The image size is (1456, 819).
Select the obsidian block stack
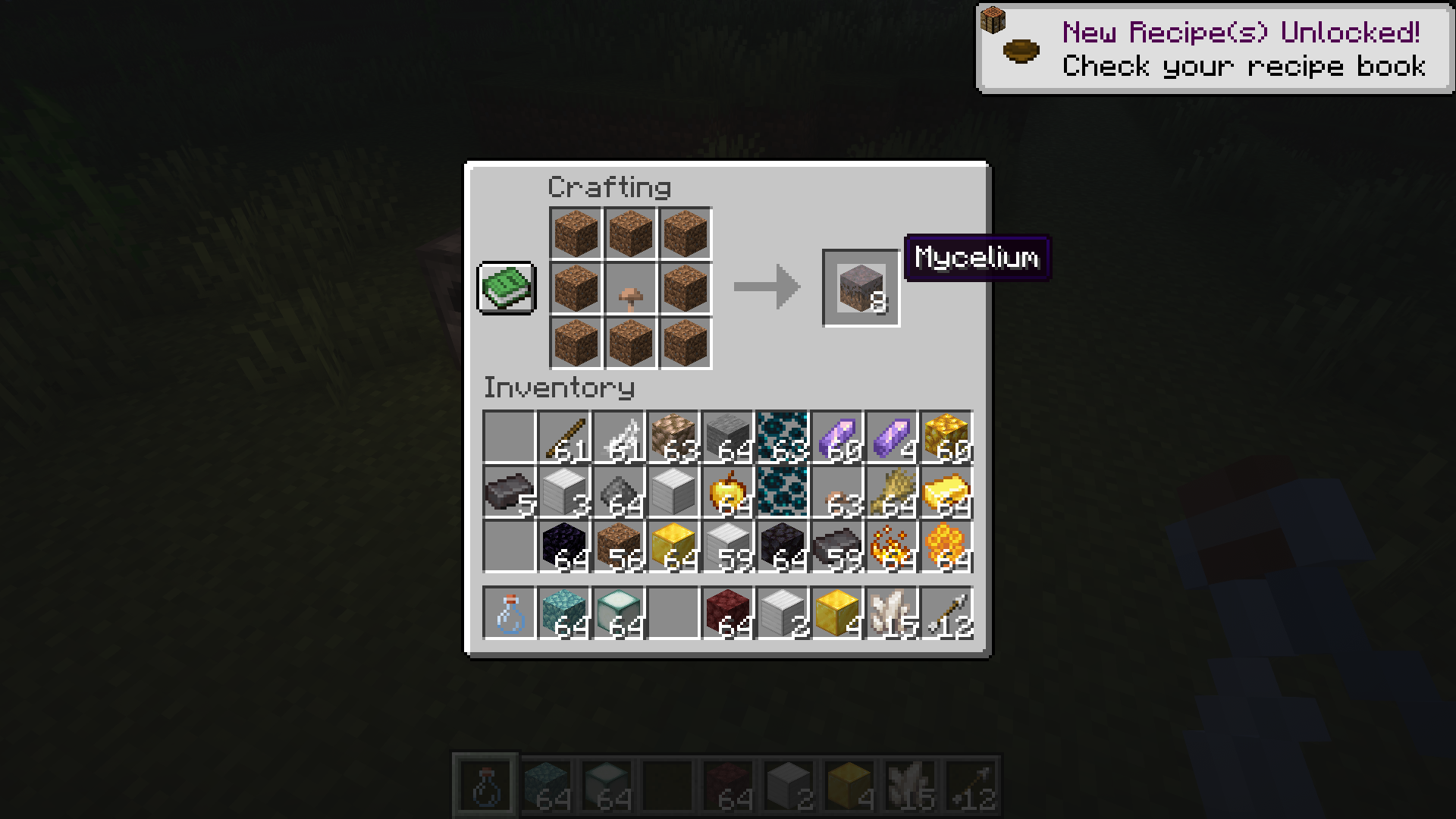point(563,547)
